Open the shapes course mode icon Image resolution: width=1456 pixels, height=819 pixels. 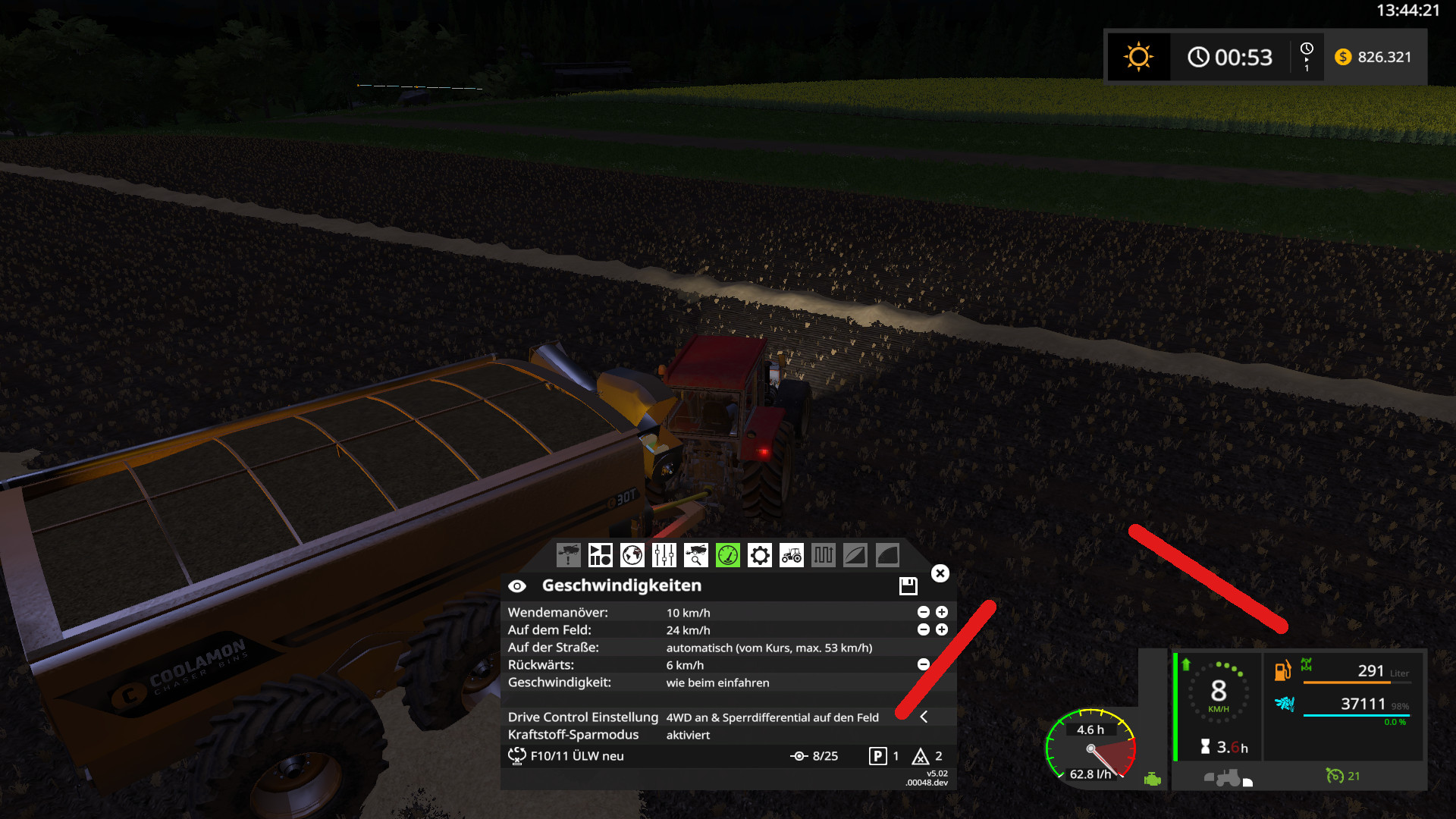tap(601, 555)
